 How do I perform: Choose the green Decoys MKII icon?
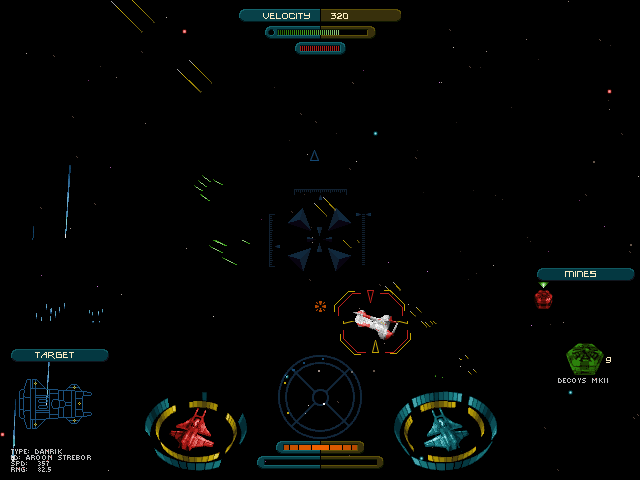point(583,358)
